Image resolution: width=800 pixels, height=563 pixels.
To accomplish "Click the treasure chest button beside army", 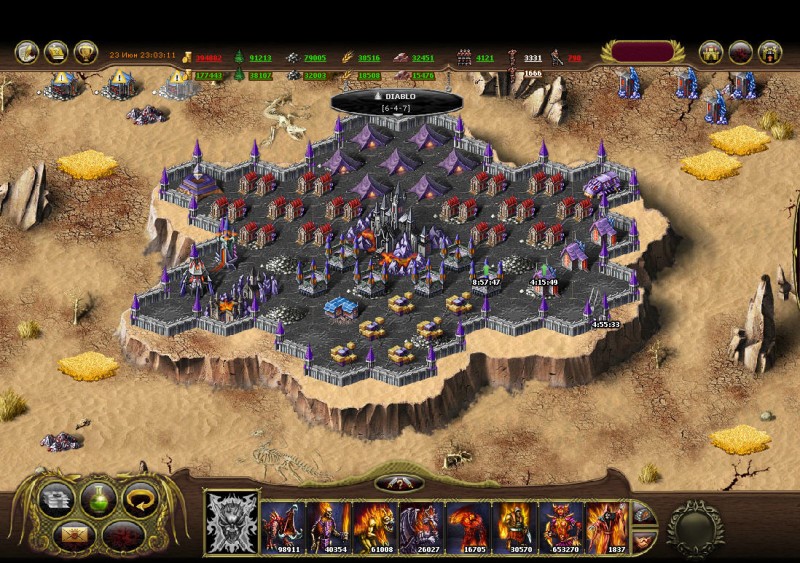I will pos(644,514).
